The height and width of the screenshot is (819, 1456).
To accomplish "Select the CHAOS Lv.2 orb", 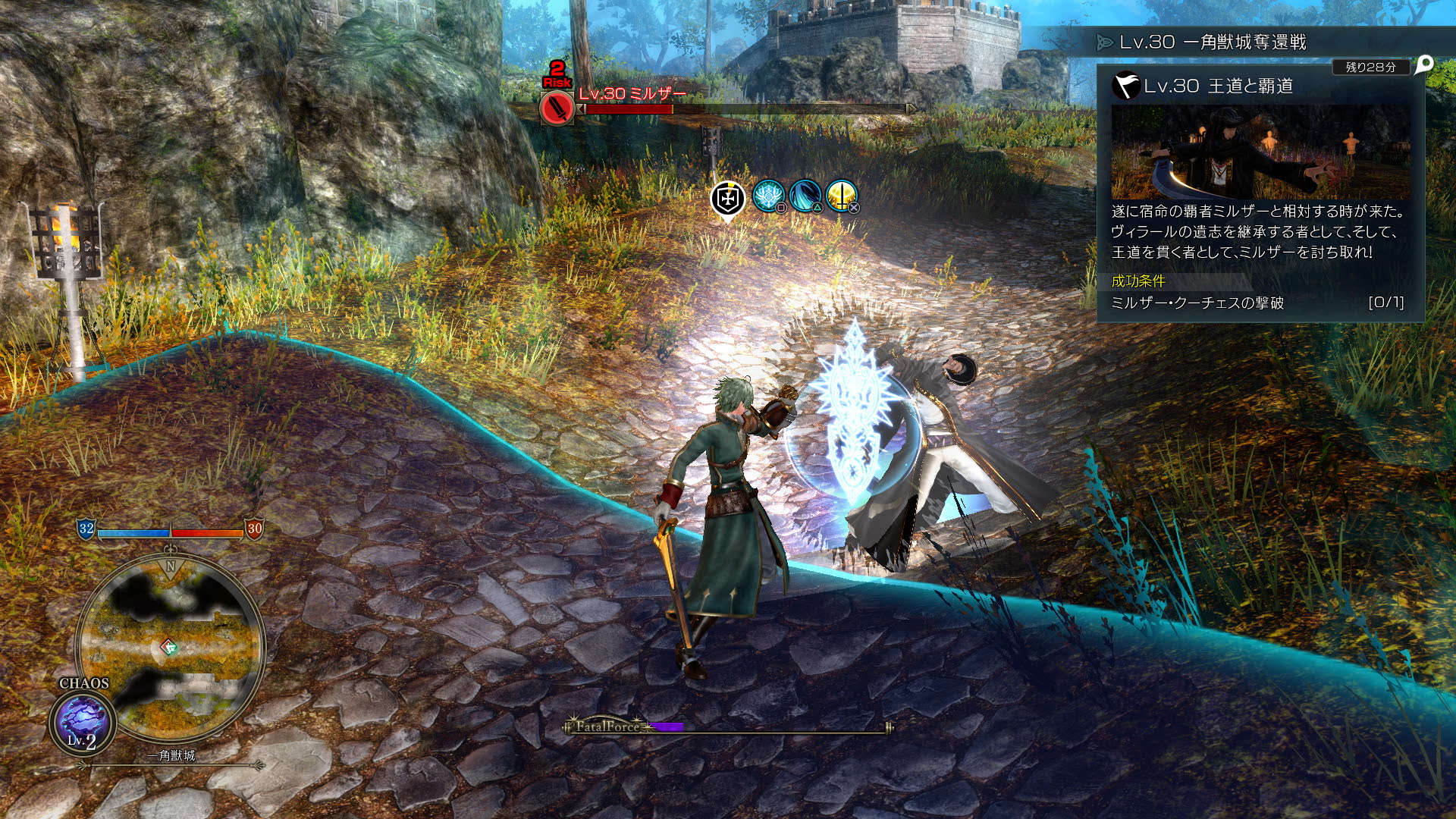I will click(x=82, y=722).
